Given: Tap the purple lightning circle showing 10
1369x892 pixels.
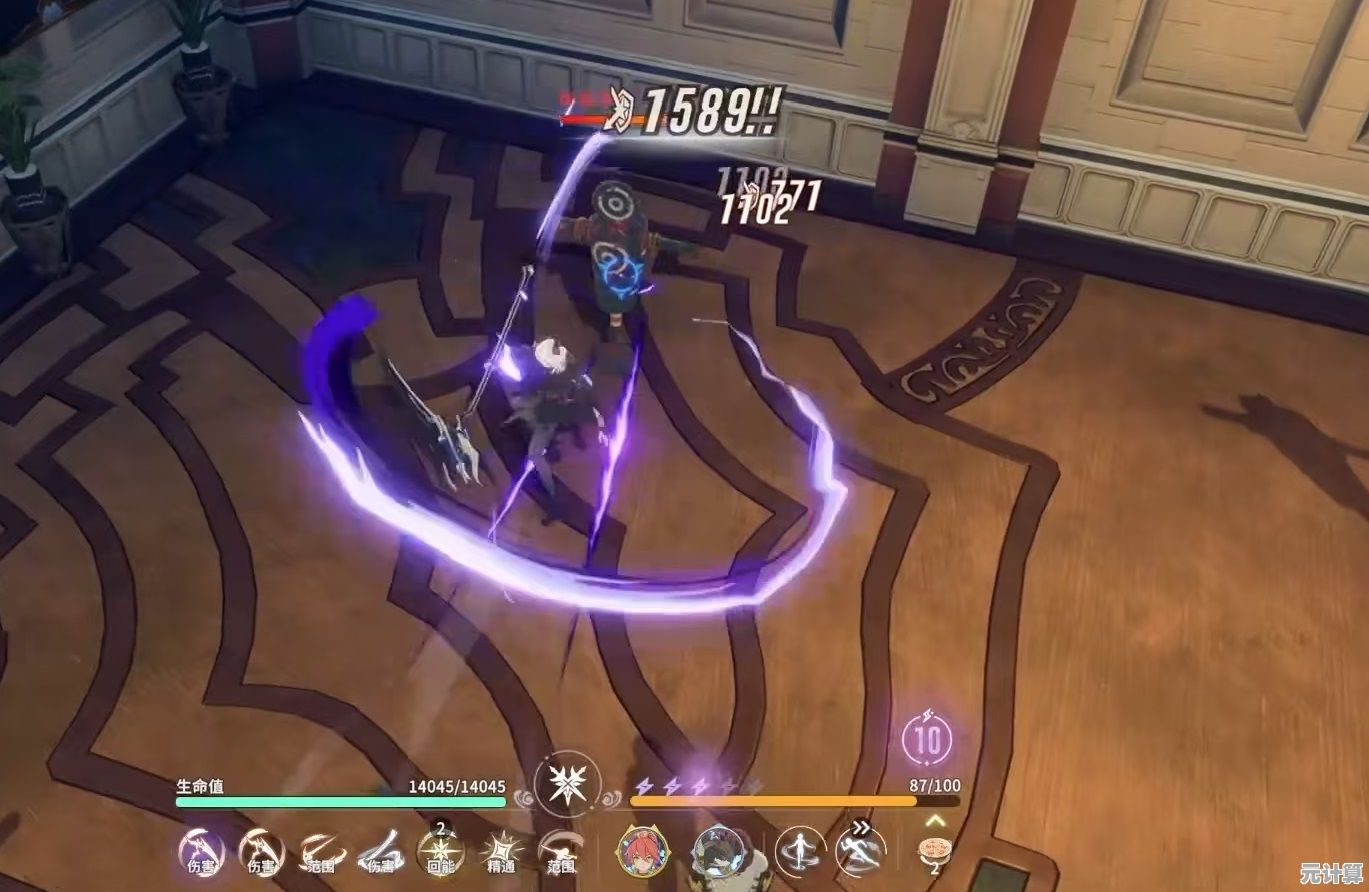Looking at the screenshot, I should (x=927, y=741).
